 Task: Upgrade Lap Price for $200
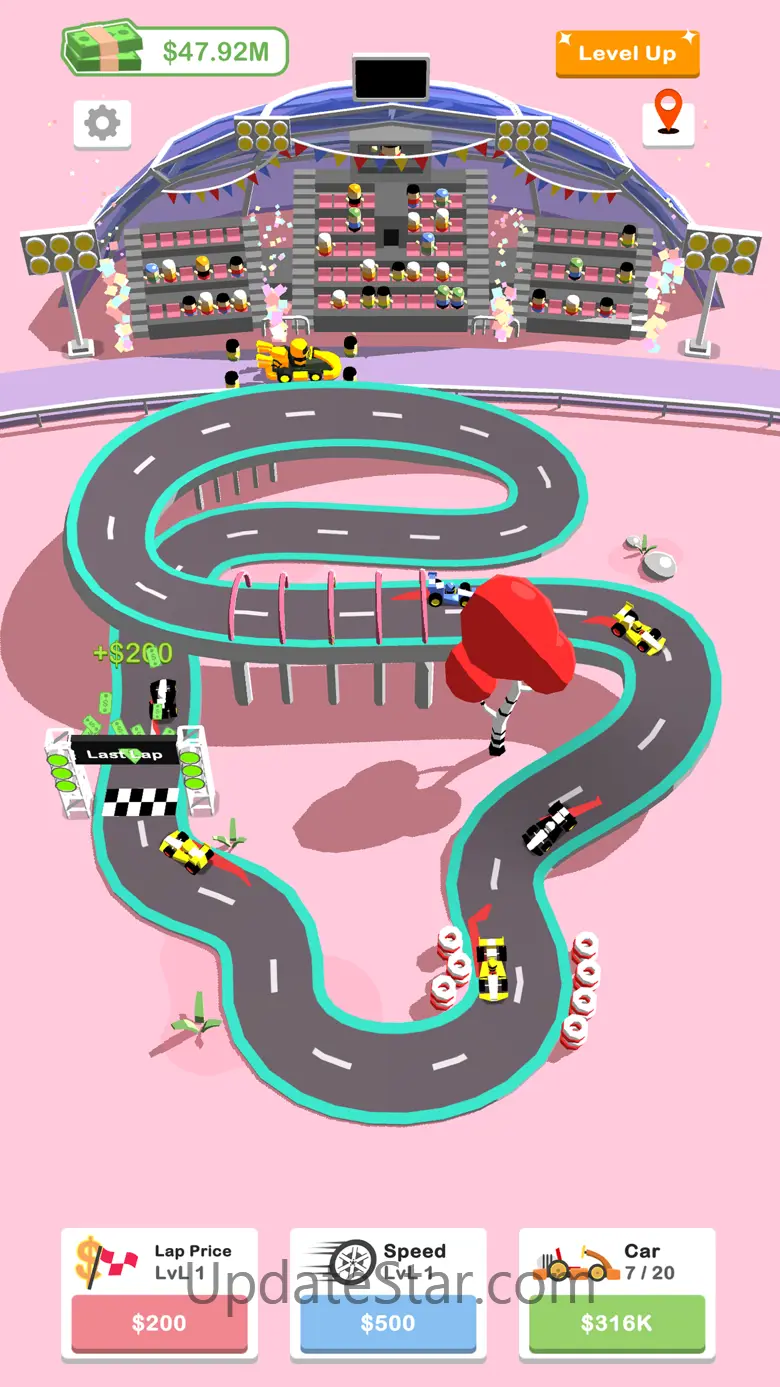[159, 1323]
